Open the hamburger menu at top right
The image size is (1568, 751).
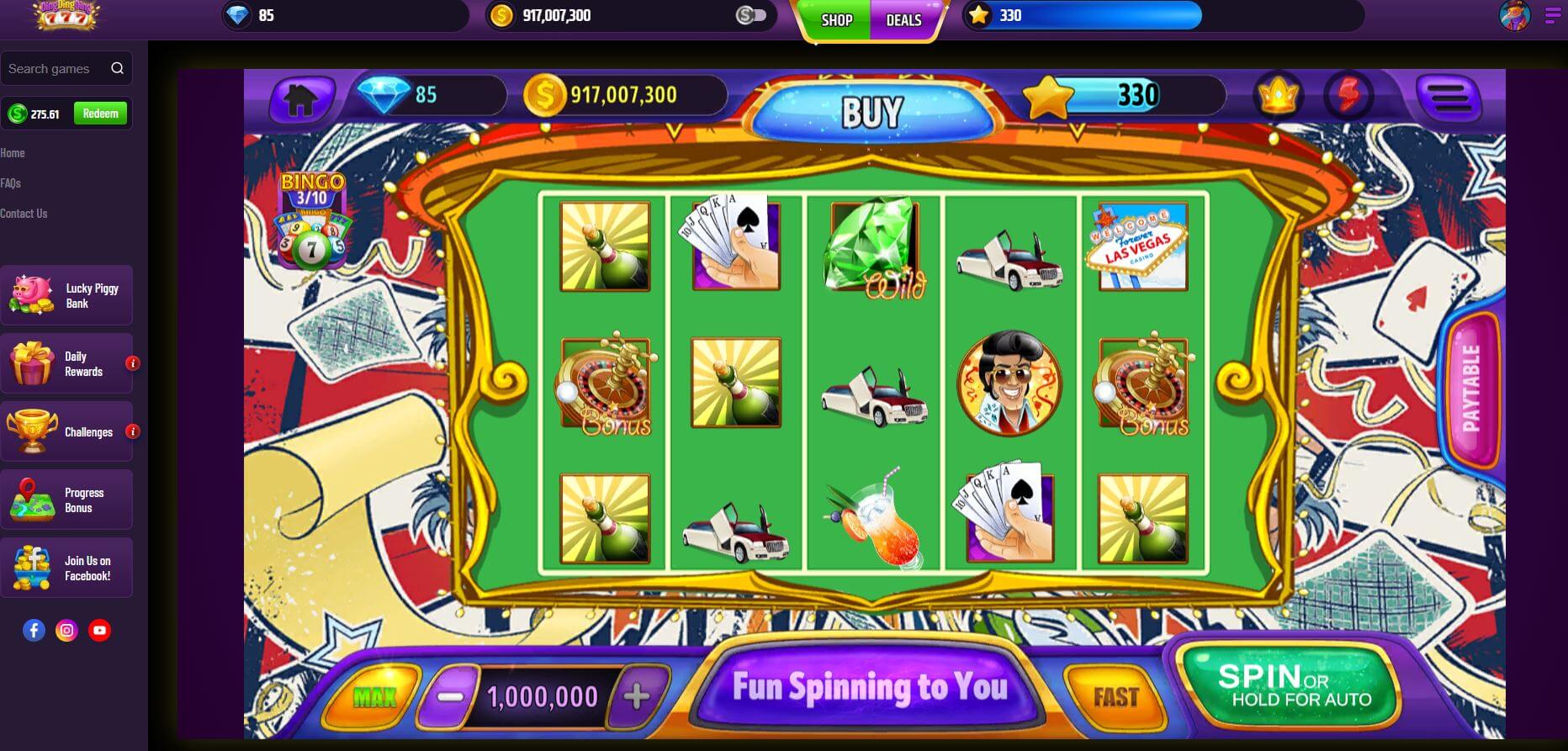pyautogui.click(x=1551, y=14)
